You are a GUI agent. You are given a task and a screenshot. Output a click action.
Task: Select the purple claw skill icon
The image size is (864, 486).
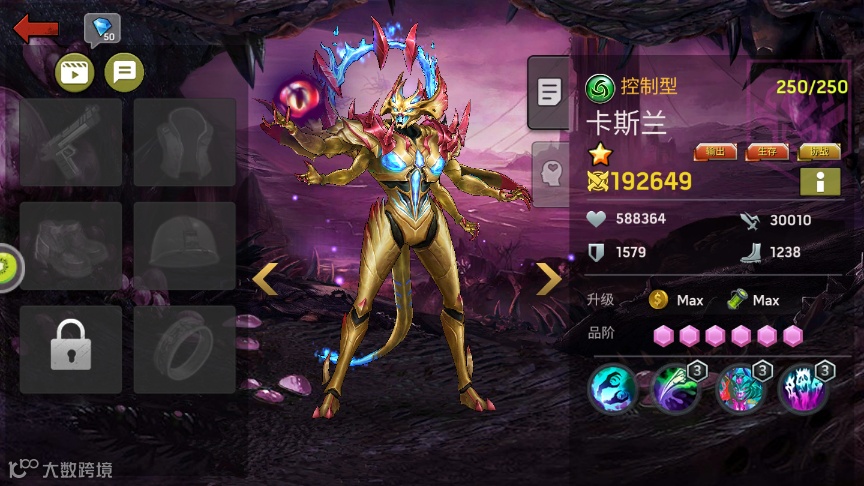(804, 388)
